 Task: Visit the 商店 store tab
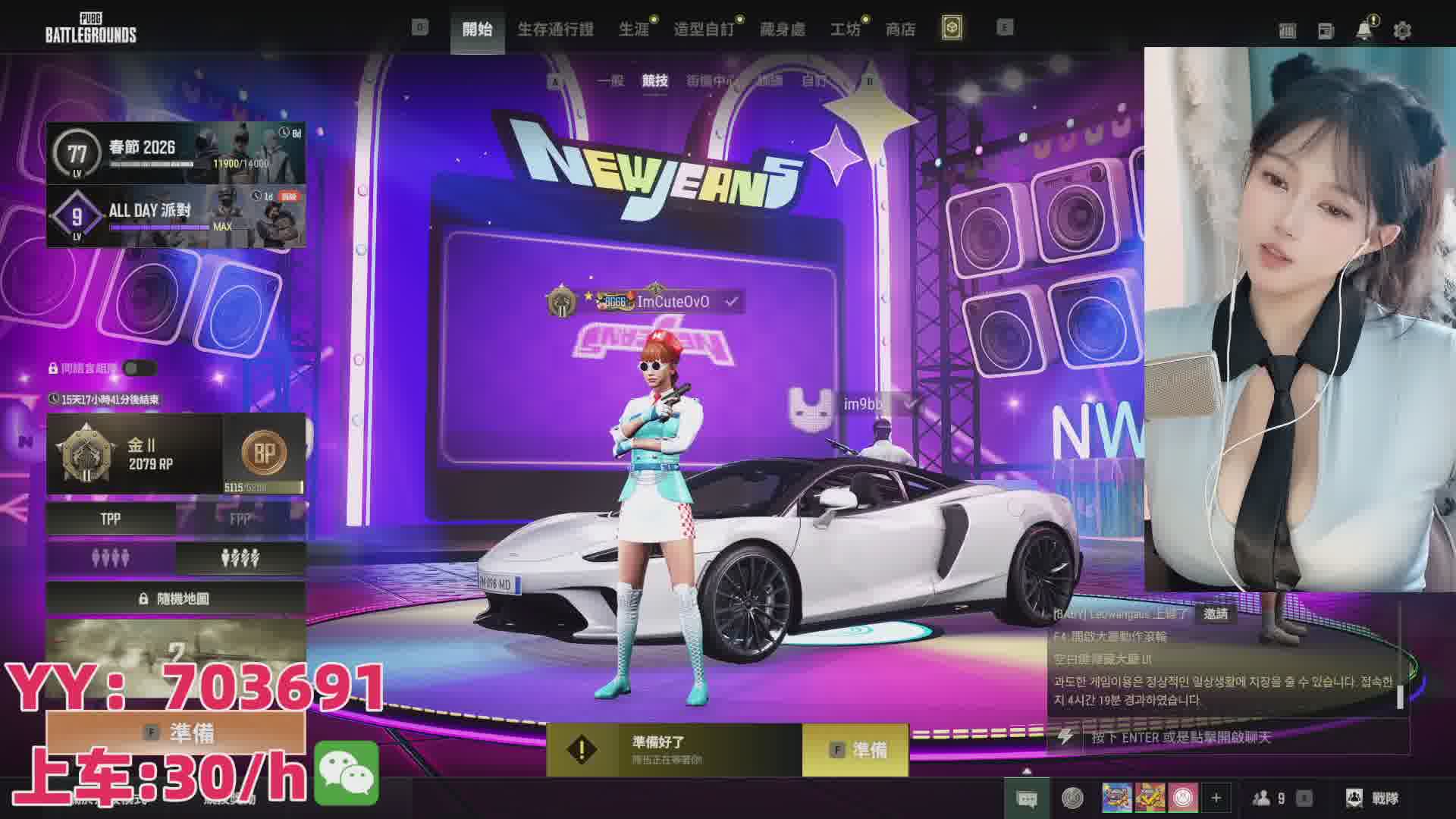[900, 29]
